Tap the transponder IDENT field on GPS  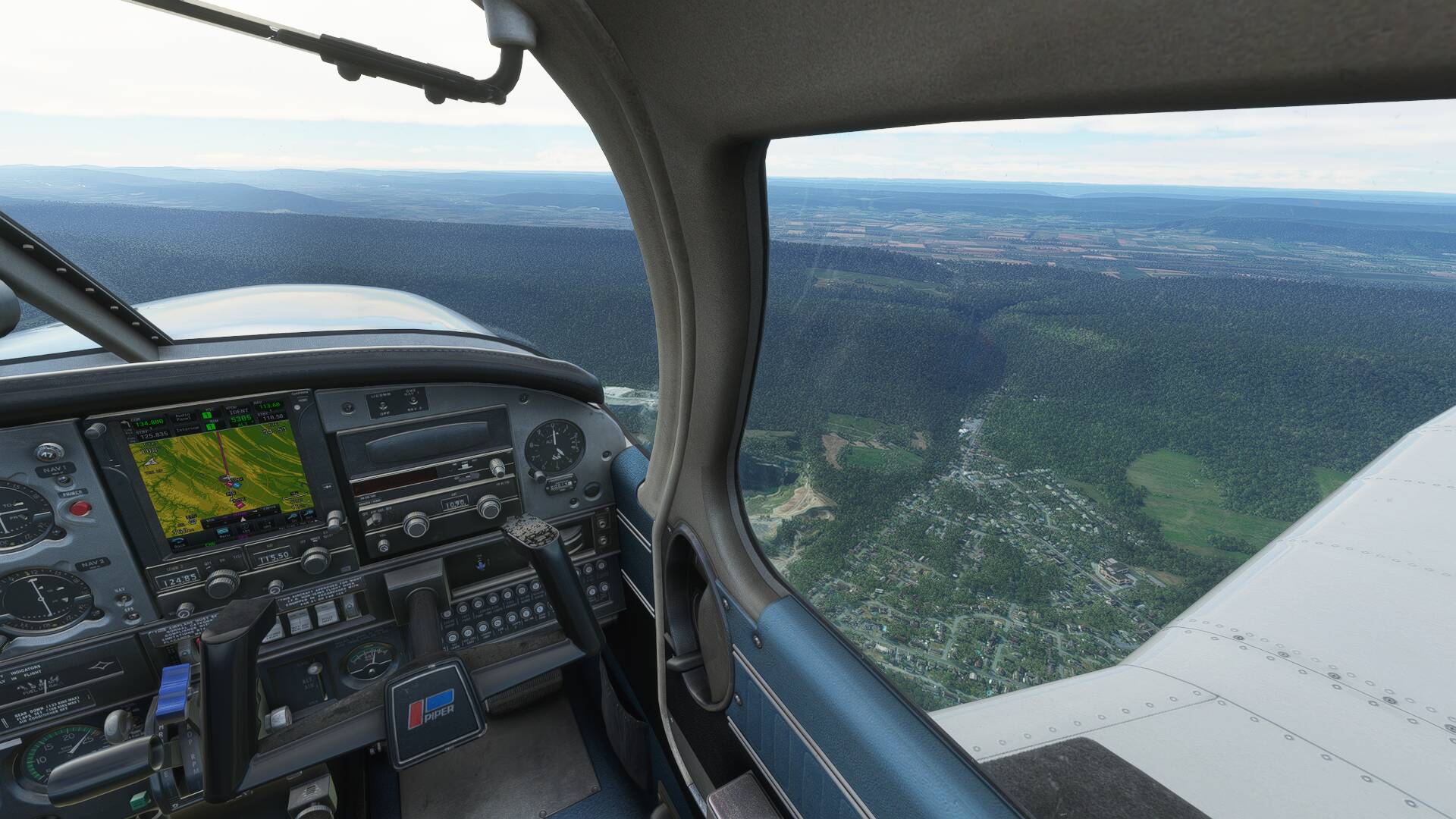coord(240,409)
